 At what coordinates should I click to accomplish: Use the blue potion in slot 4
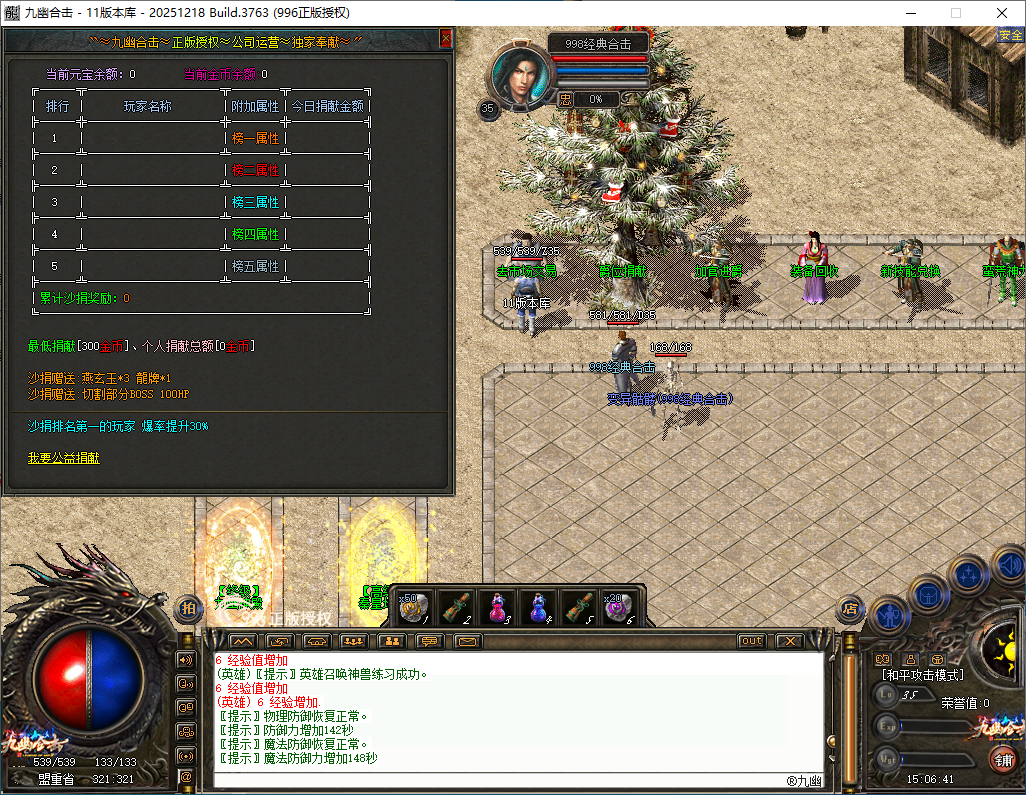tap(538, 607)
